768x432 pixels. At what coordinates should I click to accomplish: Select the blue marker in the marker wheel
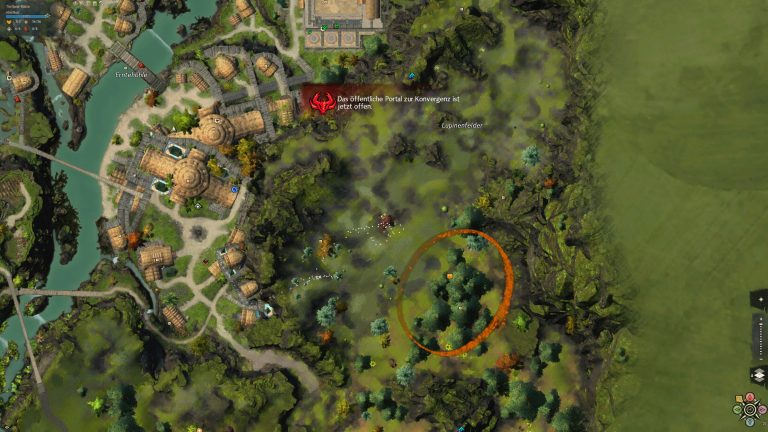pos(750,422)
